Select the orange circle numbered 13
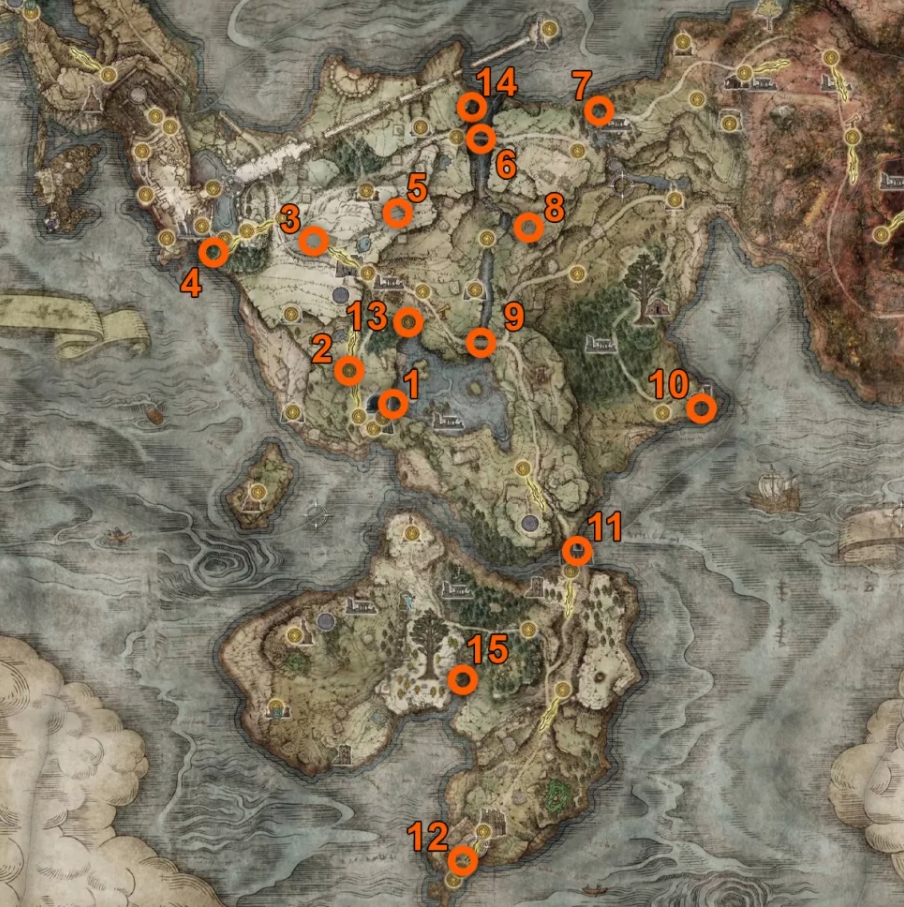Viewport: 904px width, 907px height. 407,322
